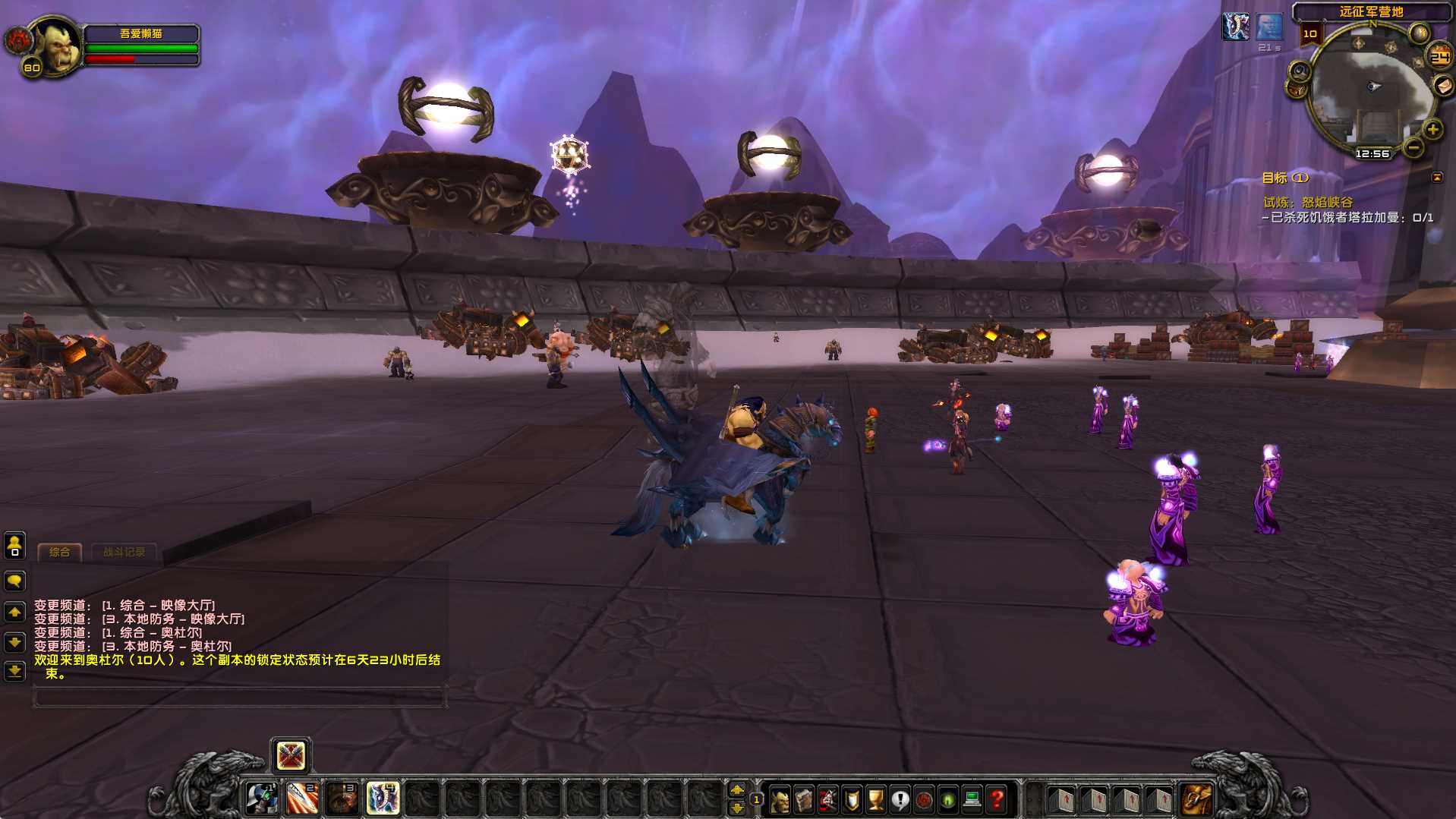This screenshot has height=819, width=1456.
Task: Open the spellbook micro button
Action: pyautogui.click(x=804, y=799)
